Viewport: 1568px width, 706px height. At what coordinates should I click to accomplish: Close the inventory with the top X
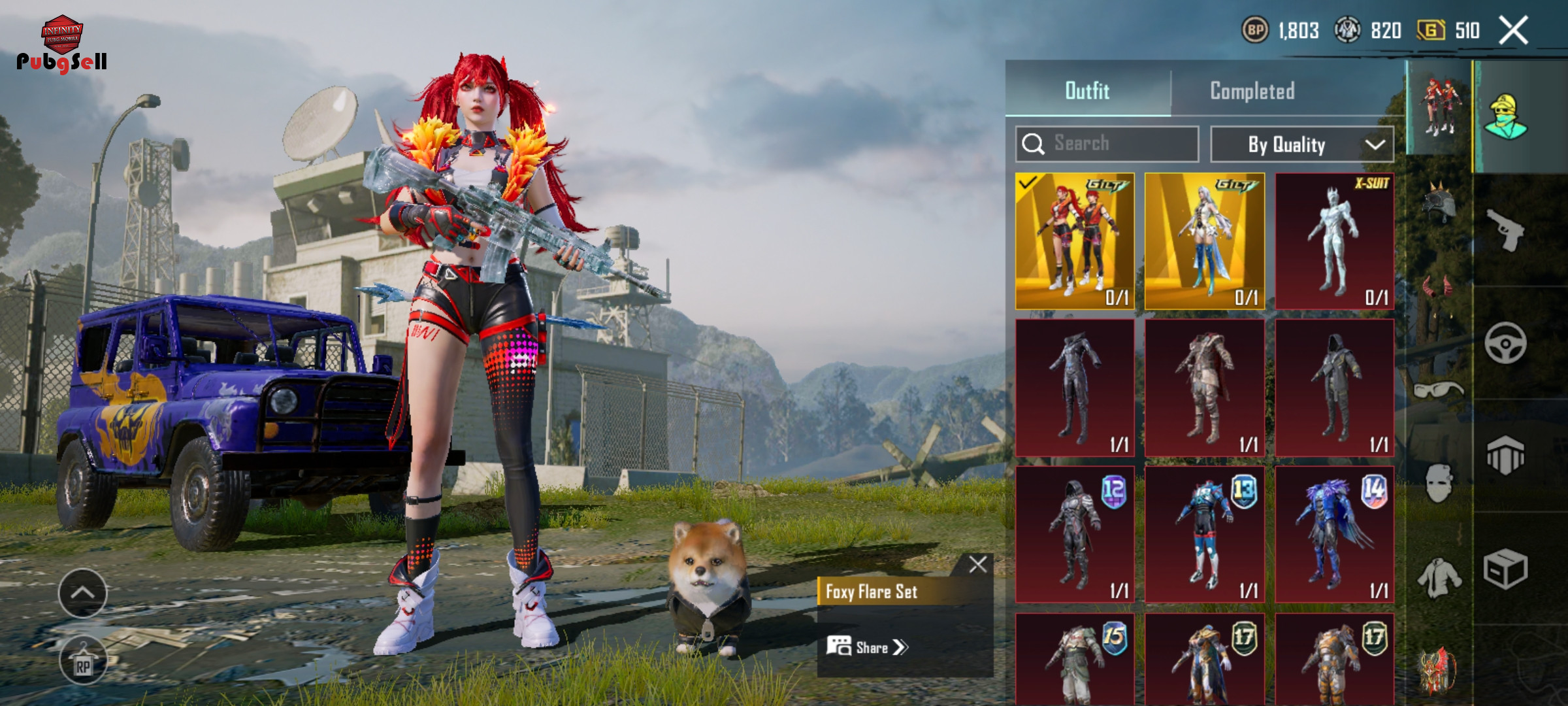1513,30
